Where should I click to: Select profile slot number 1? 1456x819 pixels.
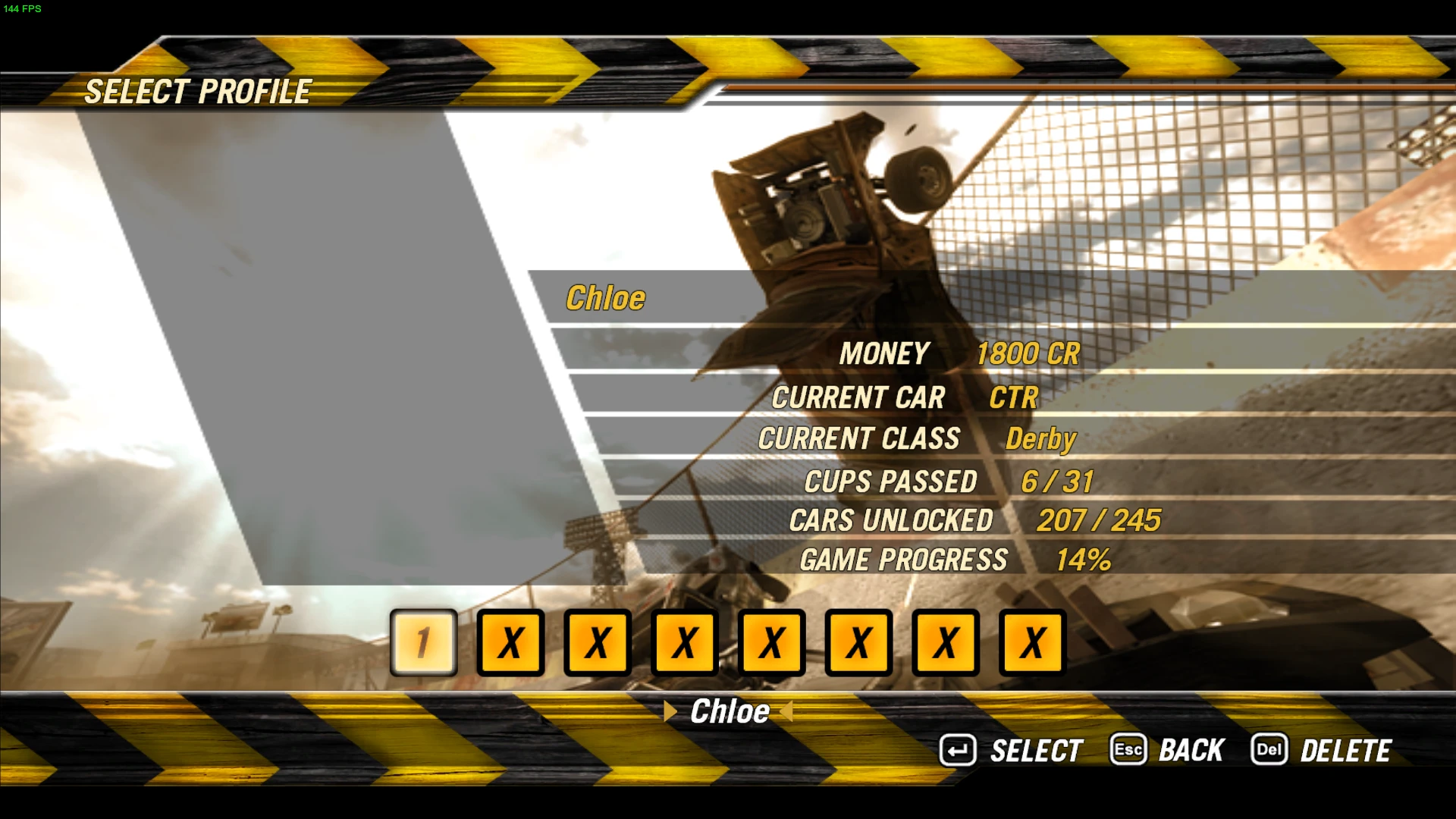point(423,642)
